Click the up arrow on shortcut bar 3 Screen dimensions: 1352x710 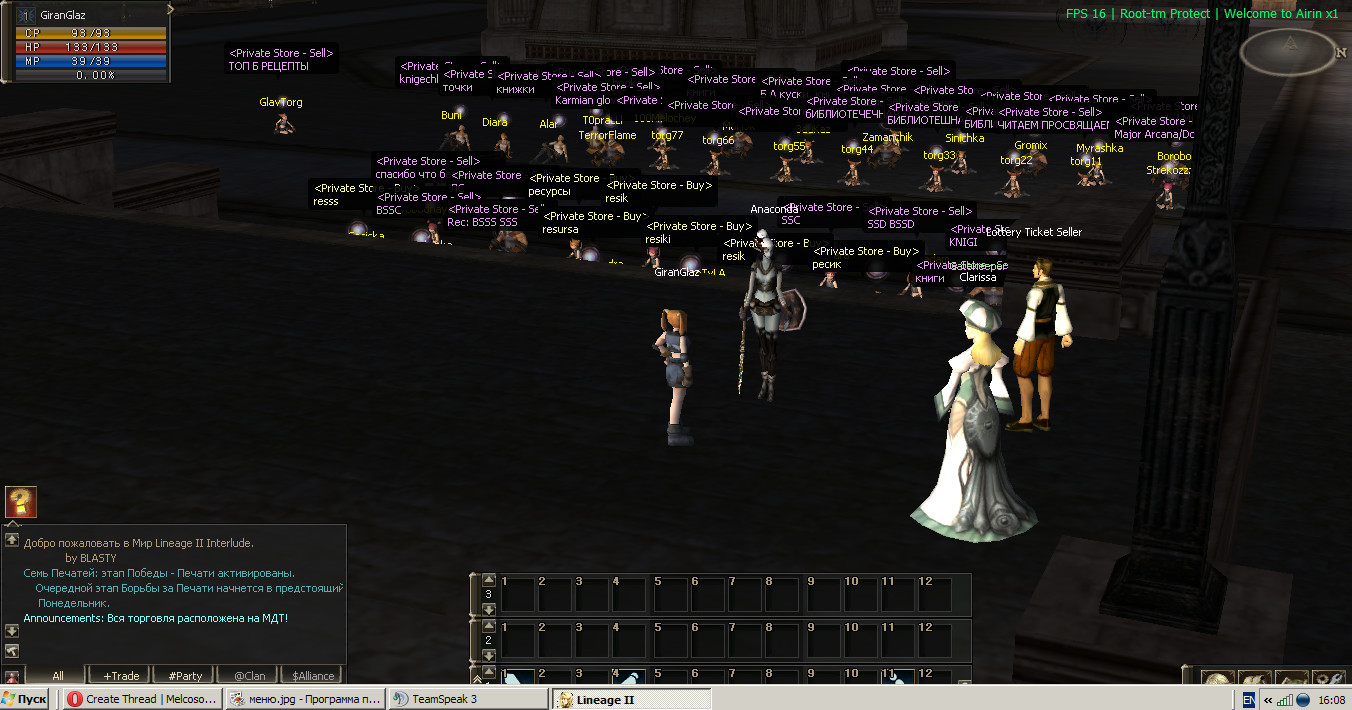pyautogui.click(x=488, y=579)
